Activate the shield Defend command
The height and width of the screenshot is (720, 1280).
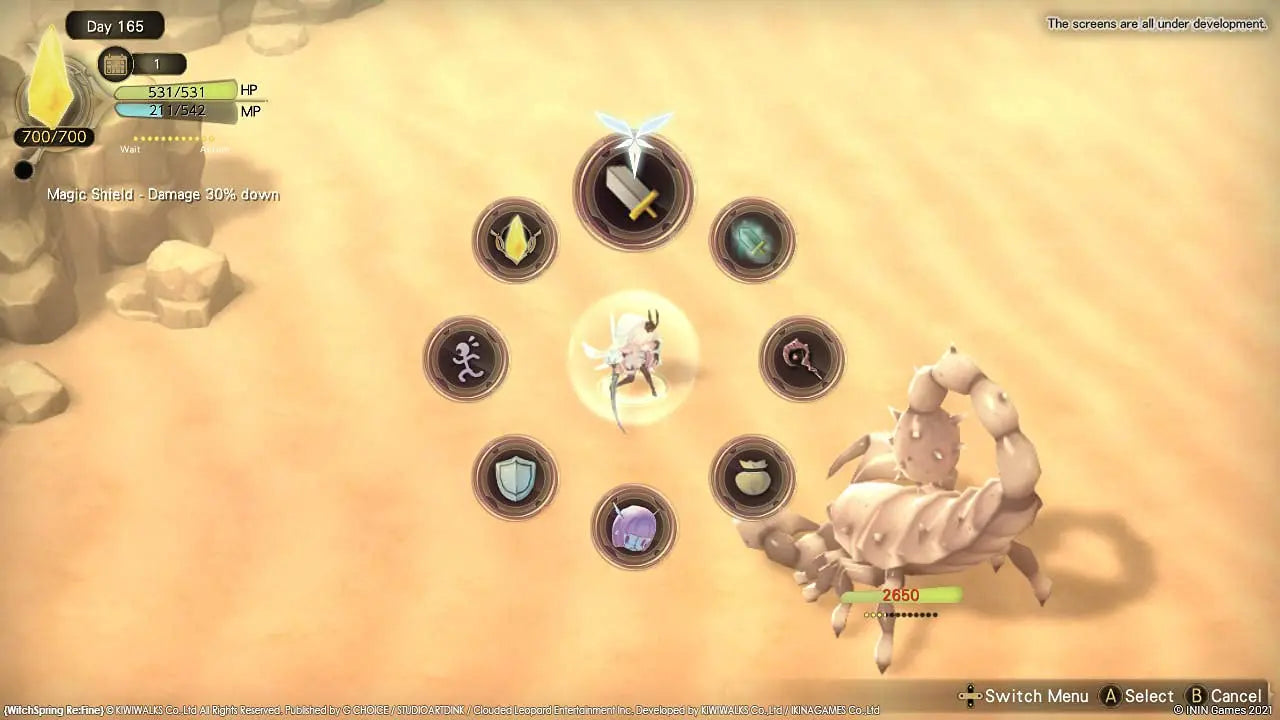tap(514, 477)
